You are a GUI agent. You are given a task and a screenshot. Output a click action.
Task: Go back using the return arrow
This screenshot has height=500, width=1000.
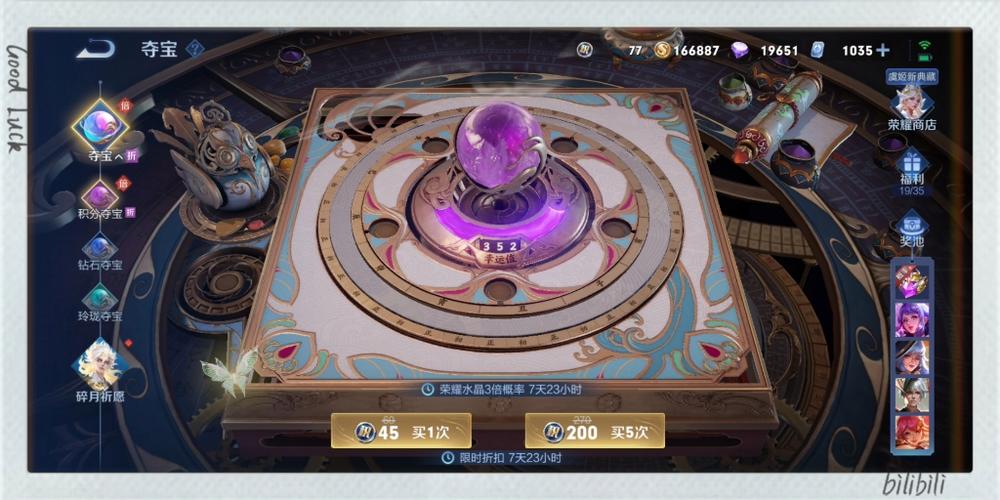pyautogui.click(x=95, y=48)
